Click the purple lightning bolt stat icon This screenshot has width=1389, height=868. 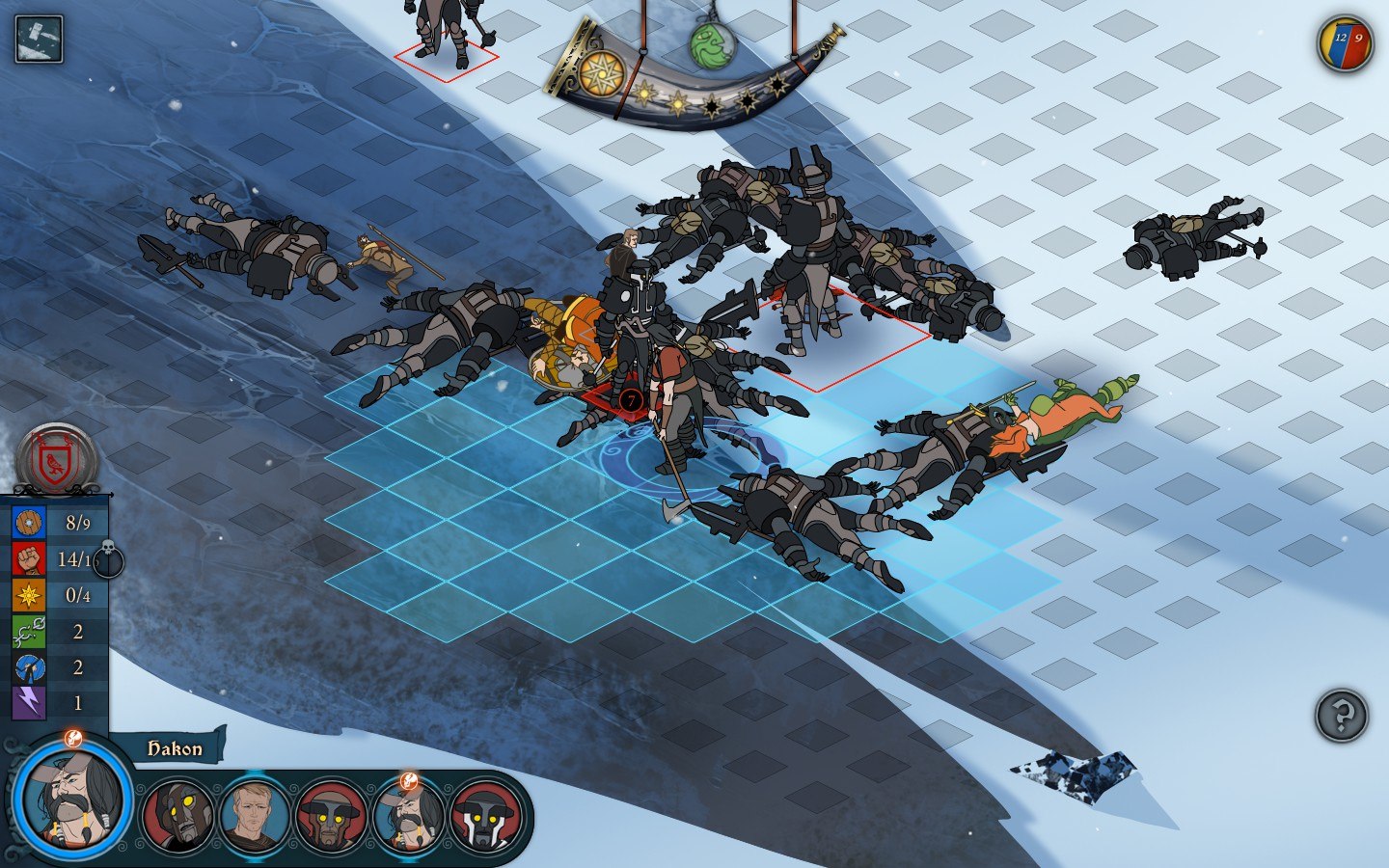[29, 703]
